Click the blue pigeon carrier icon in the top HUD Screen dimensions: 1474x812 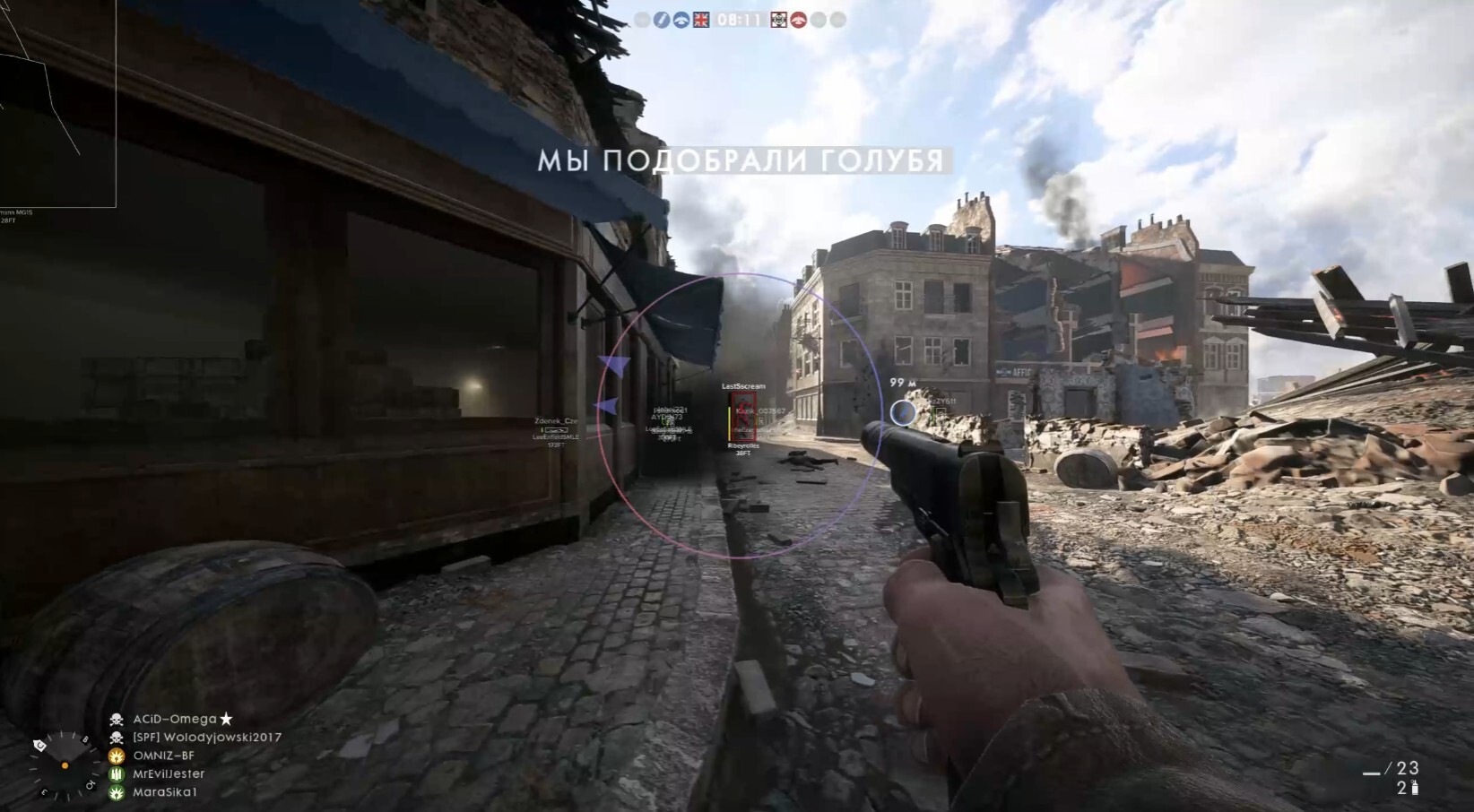click(x=681, y=20)
